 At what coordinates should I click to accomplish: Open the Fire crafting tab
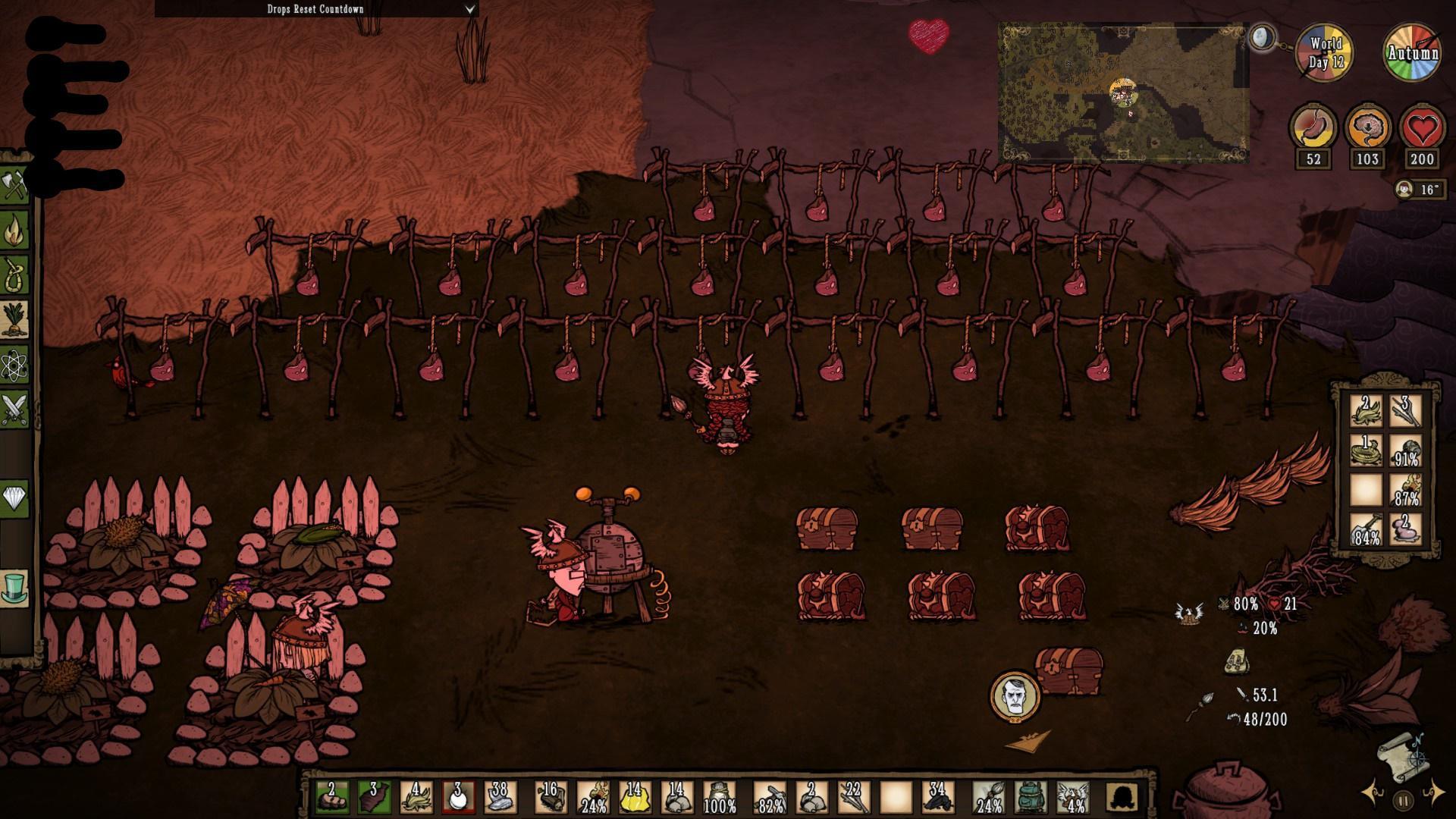coord(14,231)
